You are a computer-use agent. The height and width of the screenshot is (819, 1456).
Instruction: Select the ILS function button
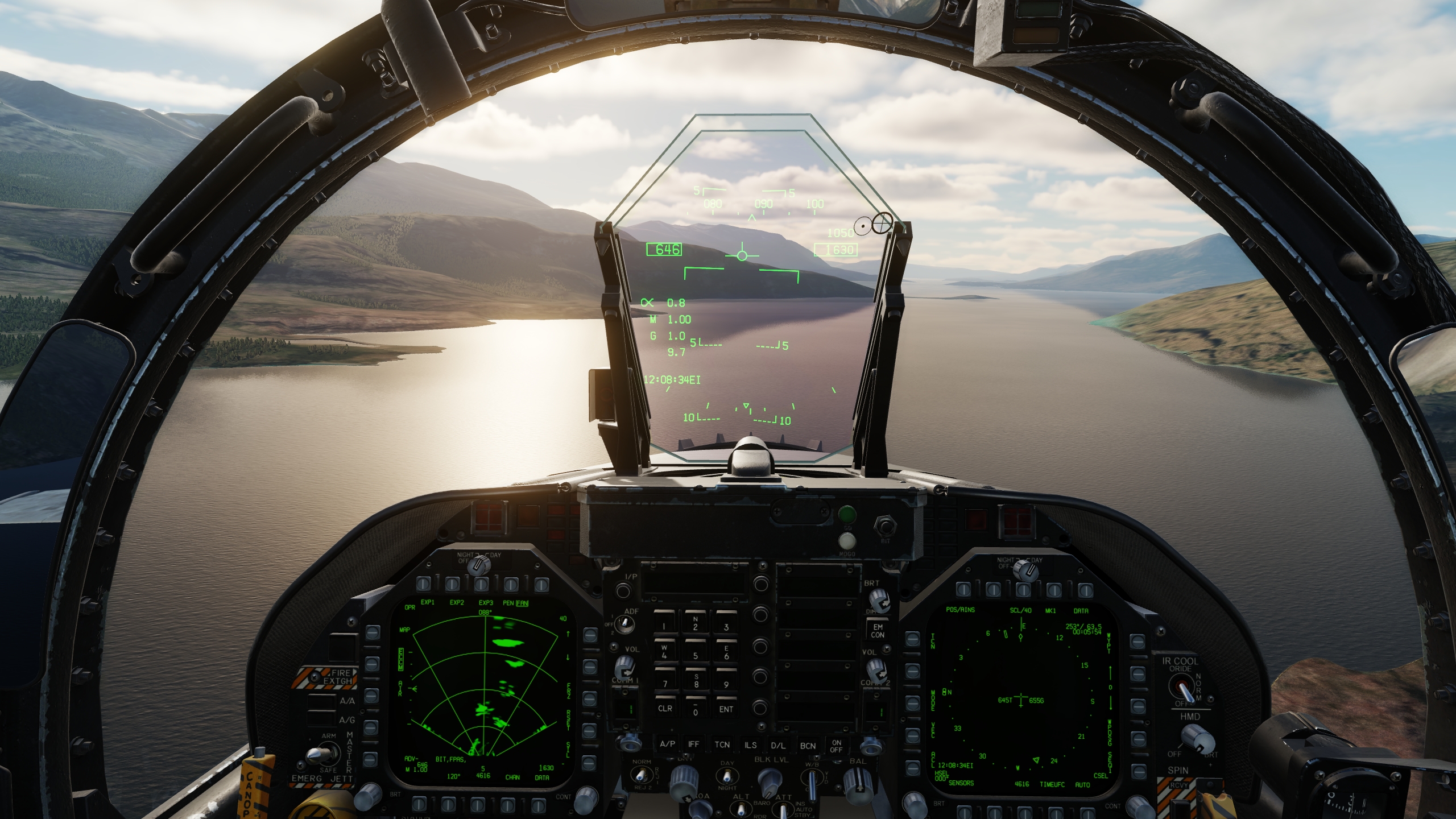tap(750, 745)
